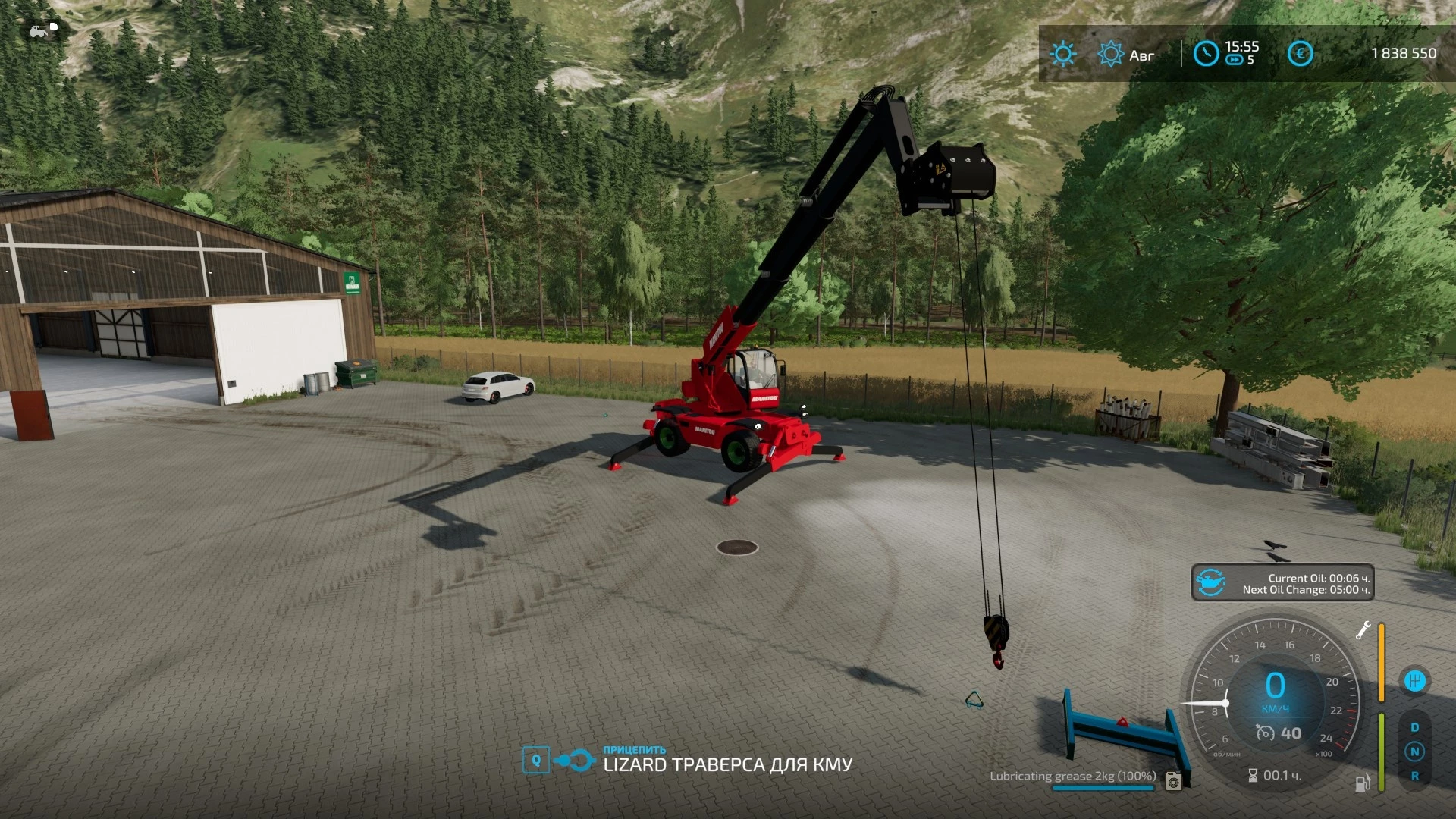Screen dimensions: 1456x819
Task: Click the current weather sun icon
Action: (x=1062, y=54)
